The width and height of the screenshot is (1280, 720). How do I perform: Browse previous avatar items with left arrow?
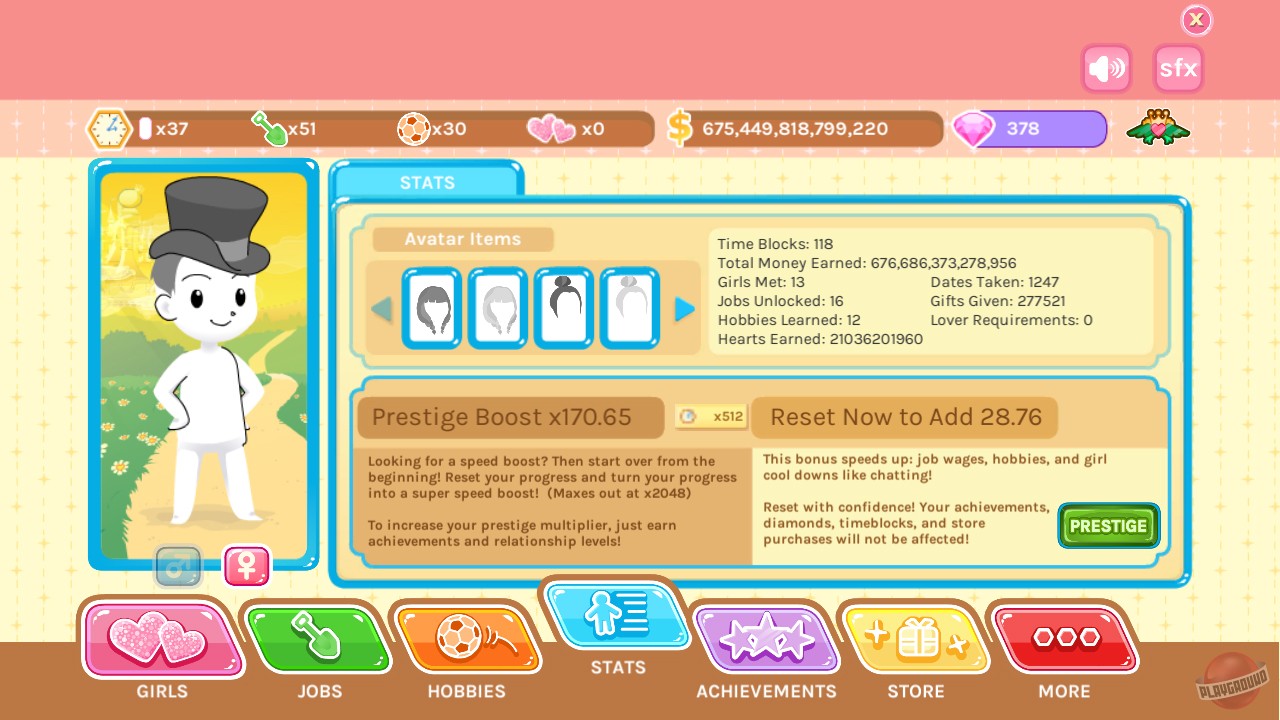383,308
